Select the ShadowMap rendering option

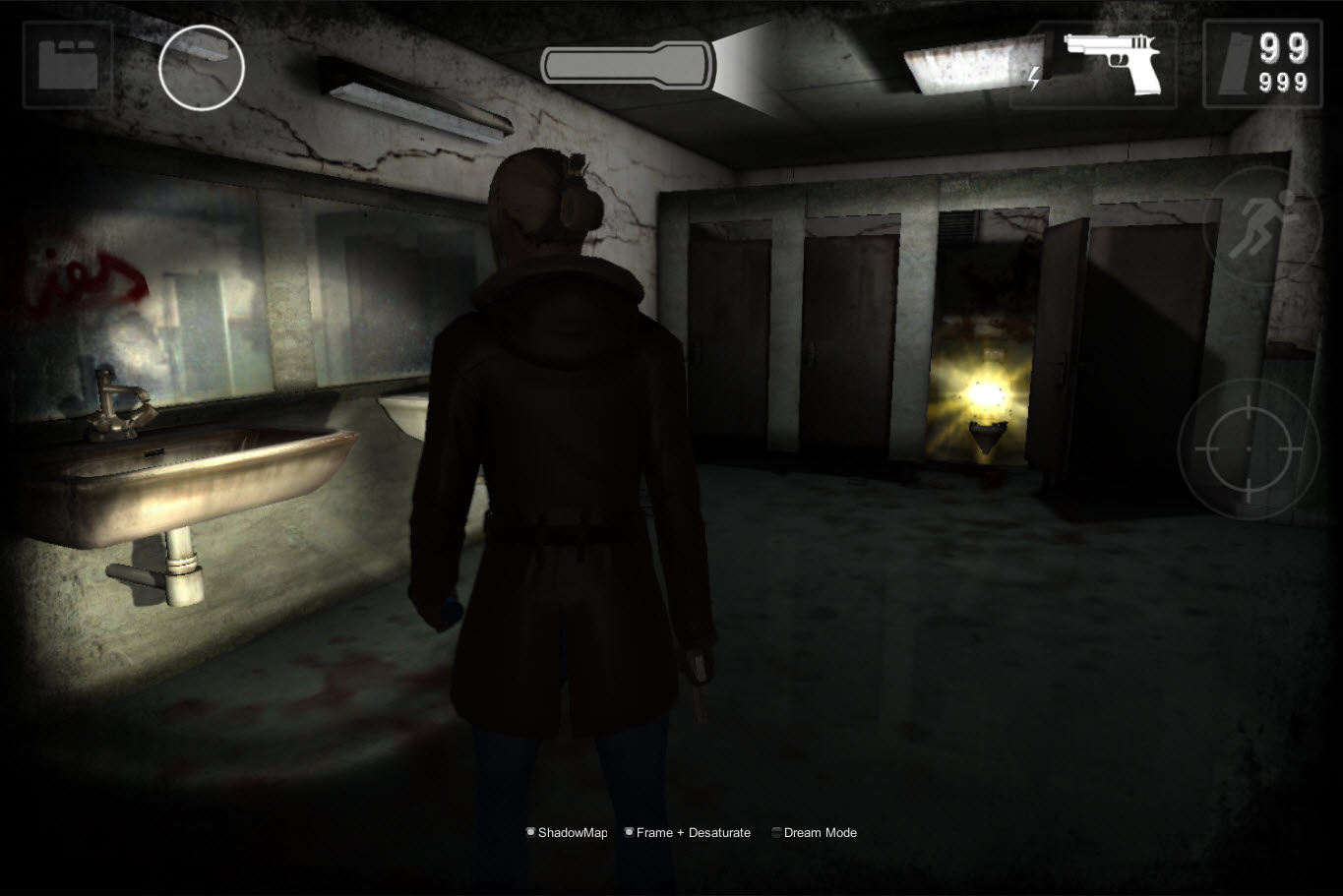pos(530,831)
